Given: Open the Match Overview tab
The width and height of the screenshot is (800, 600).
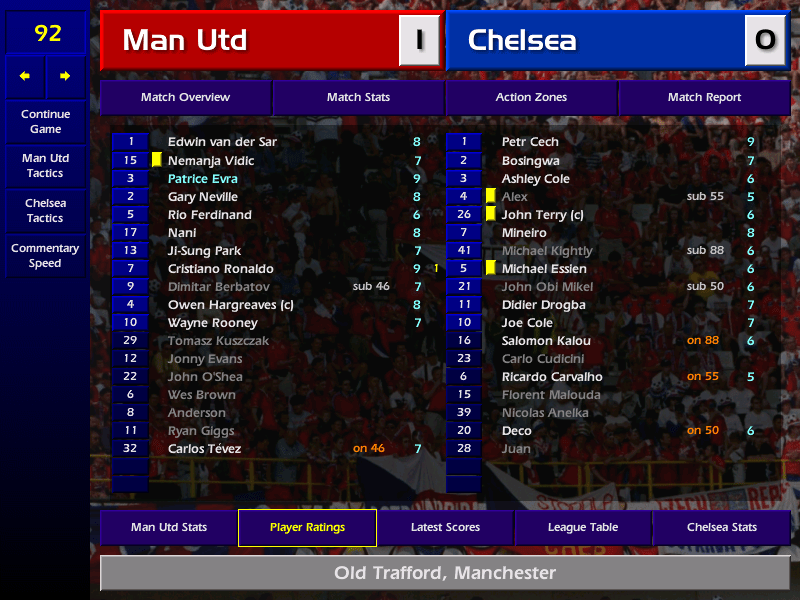Looking at the screenshot, I should (185, 97).
